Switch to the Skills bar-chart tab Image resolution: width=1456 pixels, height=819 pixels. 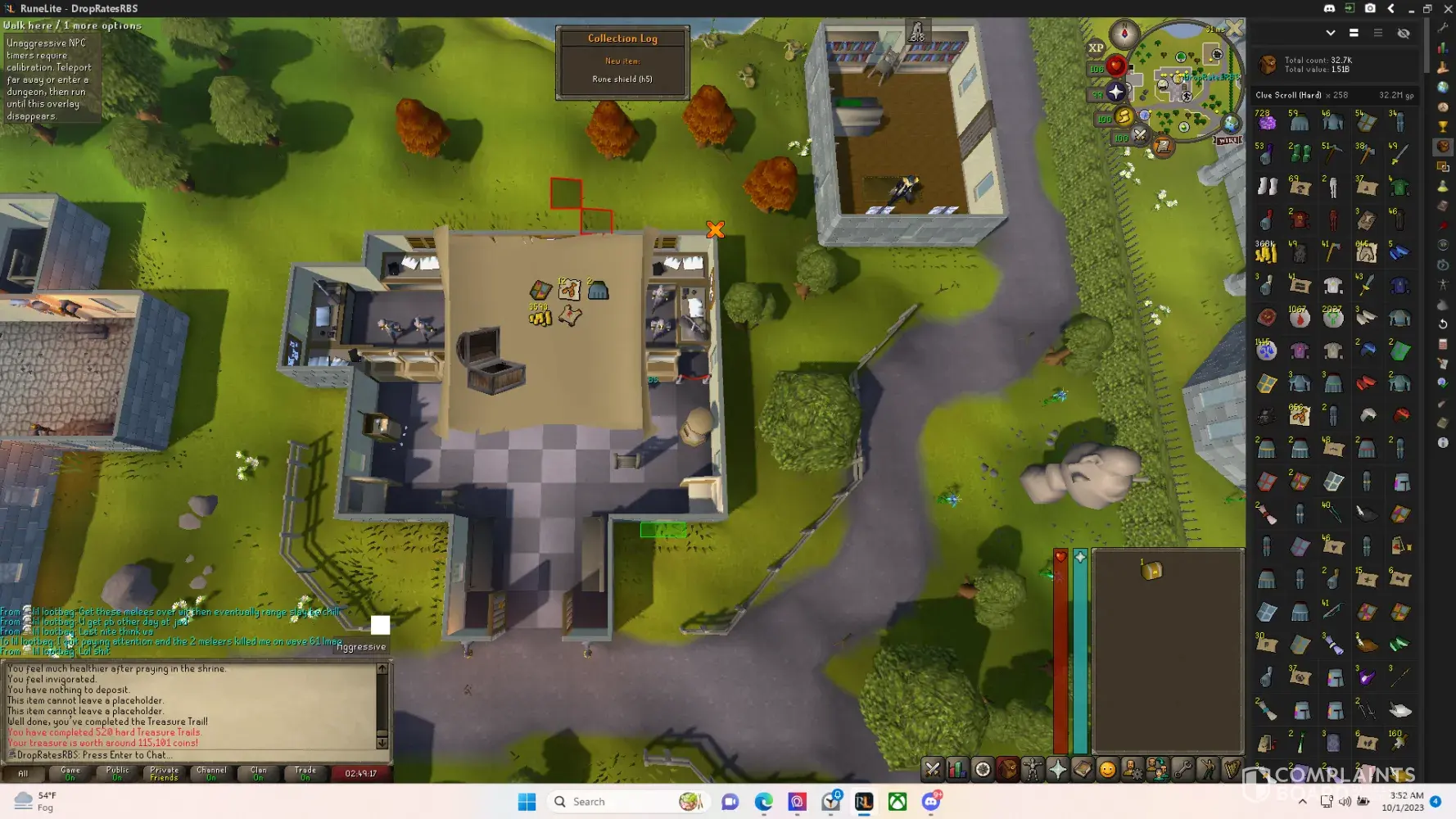(x=957, y=769)
